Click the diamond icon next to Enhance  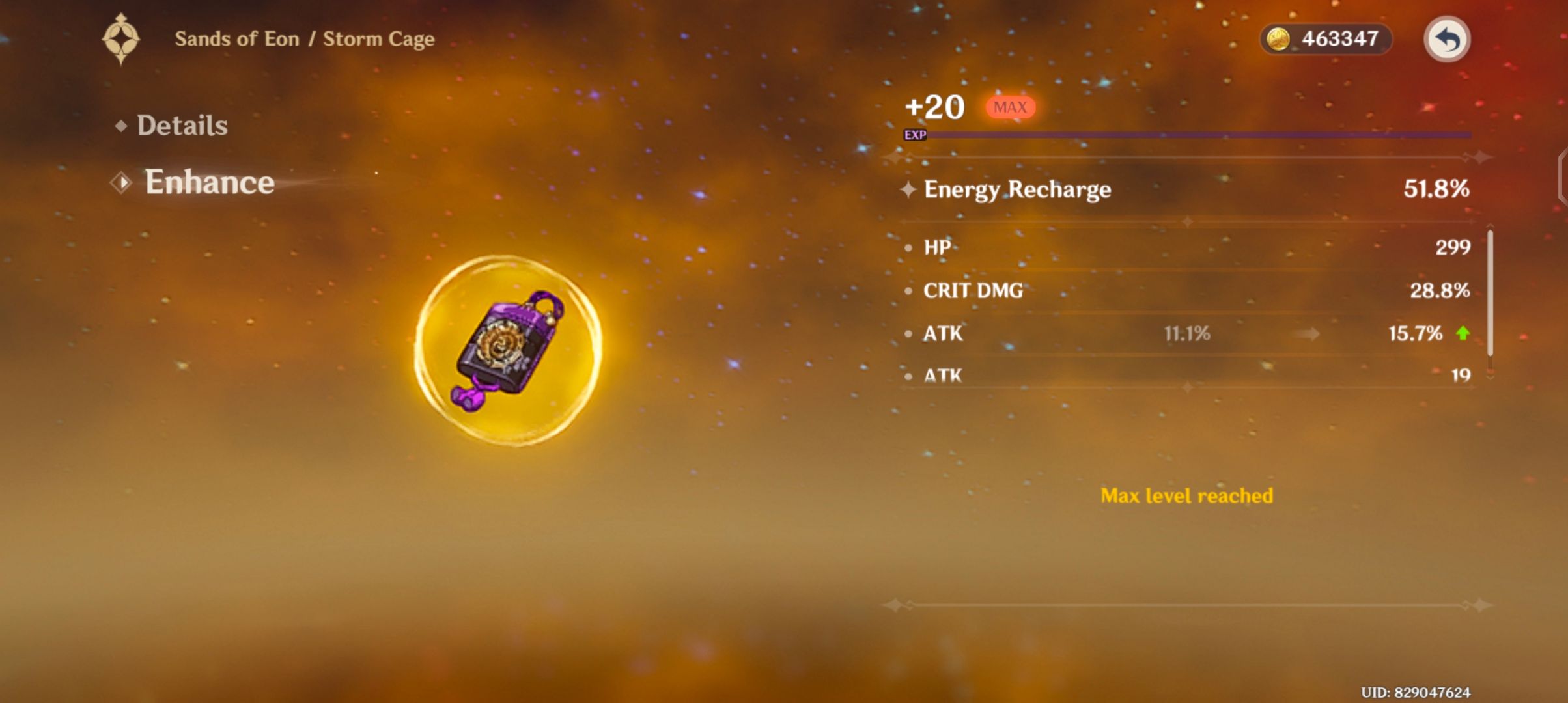[120, 183]
